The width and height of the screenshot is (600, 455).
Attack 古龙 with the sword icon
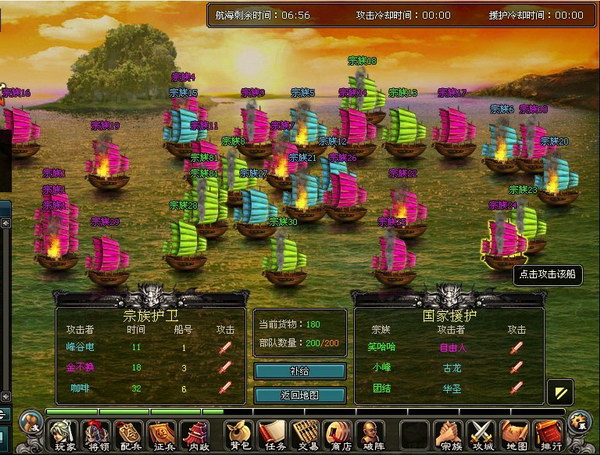coord(516,367)
